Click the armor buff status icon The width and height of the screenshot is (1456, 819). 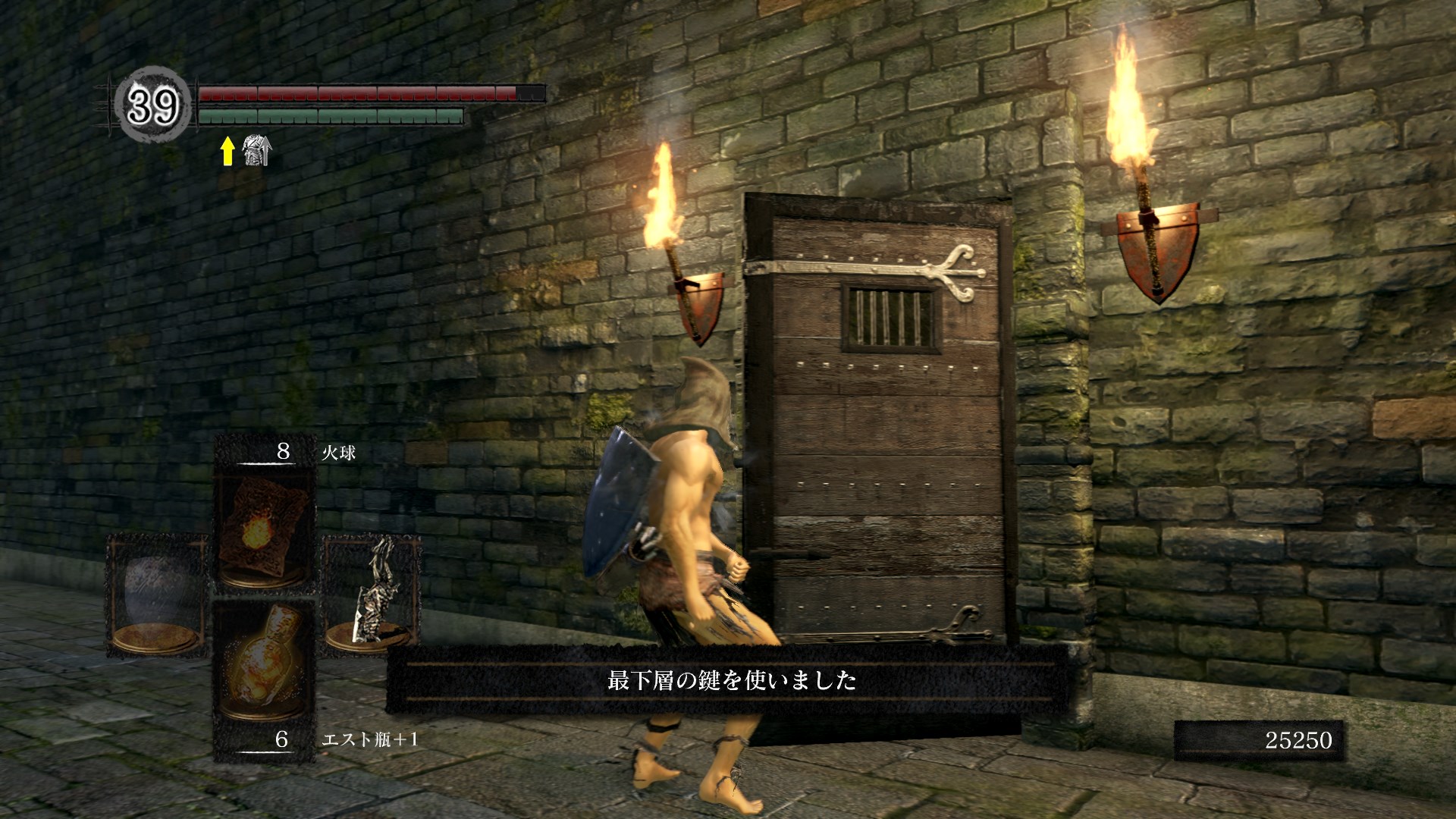(256, 150)
